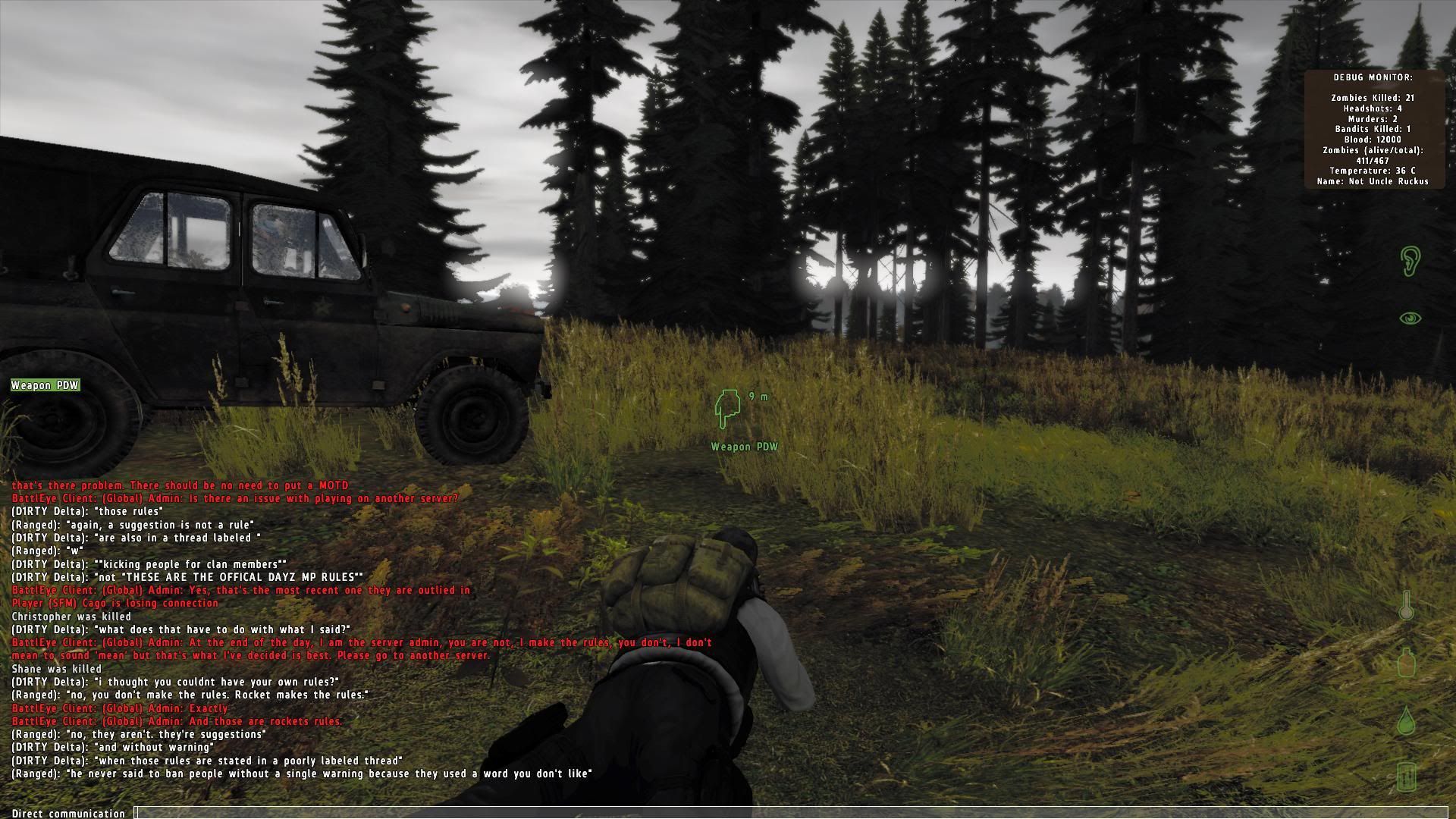Click the thermometer temperature icon
The width and height of the screenshot is (1456, 819).
click(1407, 607)
